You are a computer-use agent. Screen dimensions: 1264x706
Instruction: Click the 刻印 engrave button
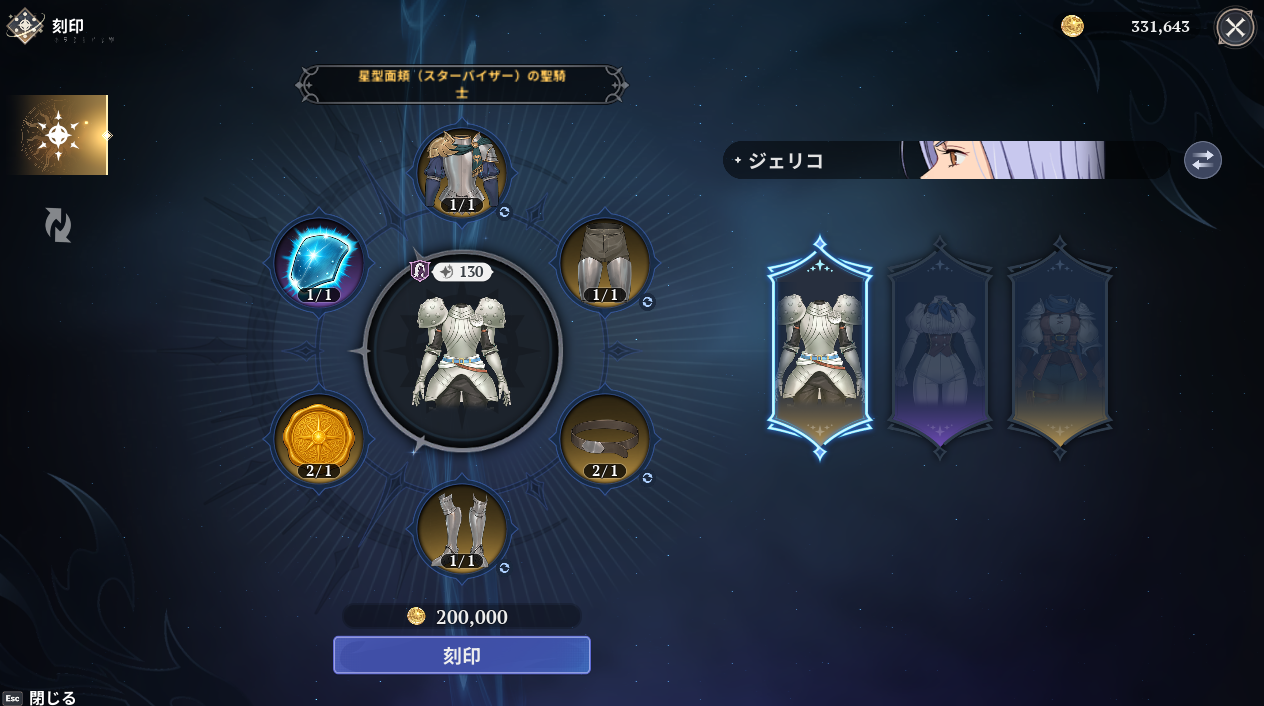461,655
